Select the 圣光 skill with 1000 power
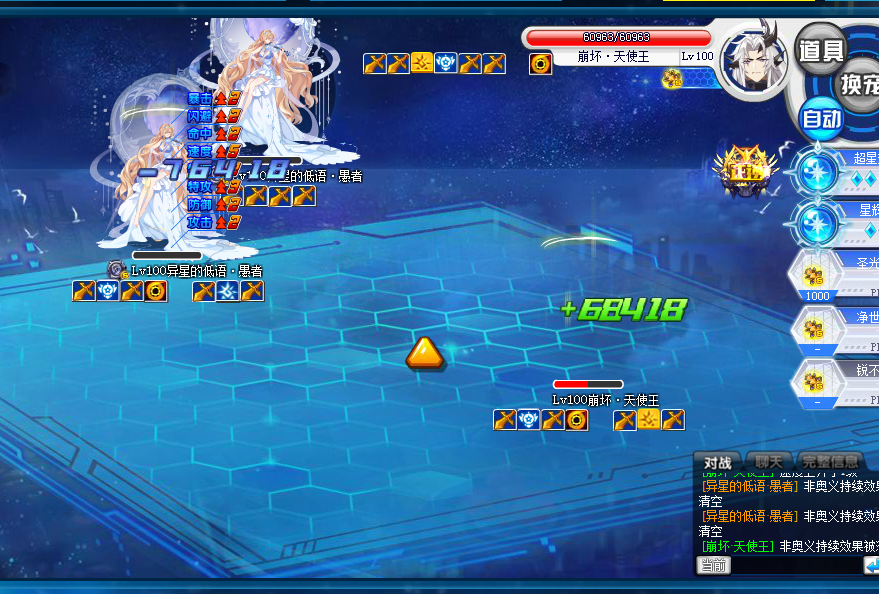The width and height of the screenshot is (879, 594). click(x=818, y=275)
